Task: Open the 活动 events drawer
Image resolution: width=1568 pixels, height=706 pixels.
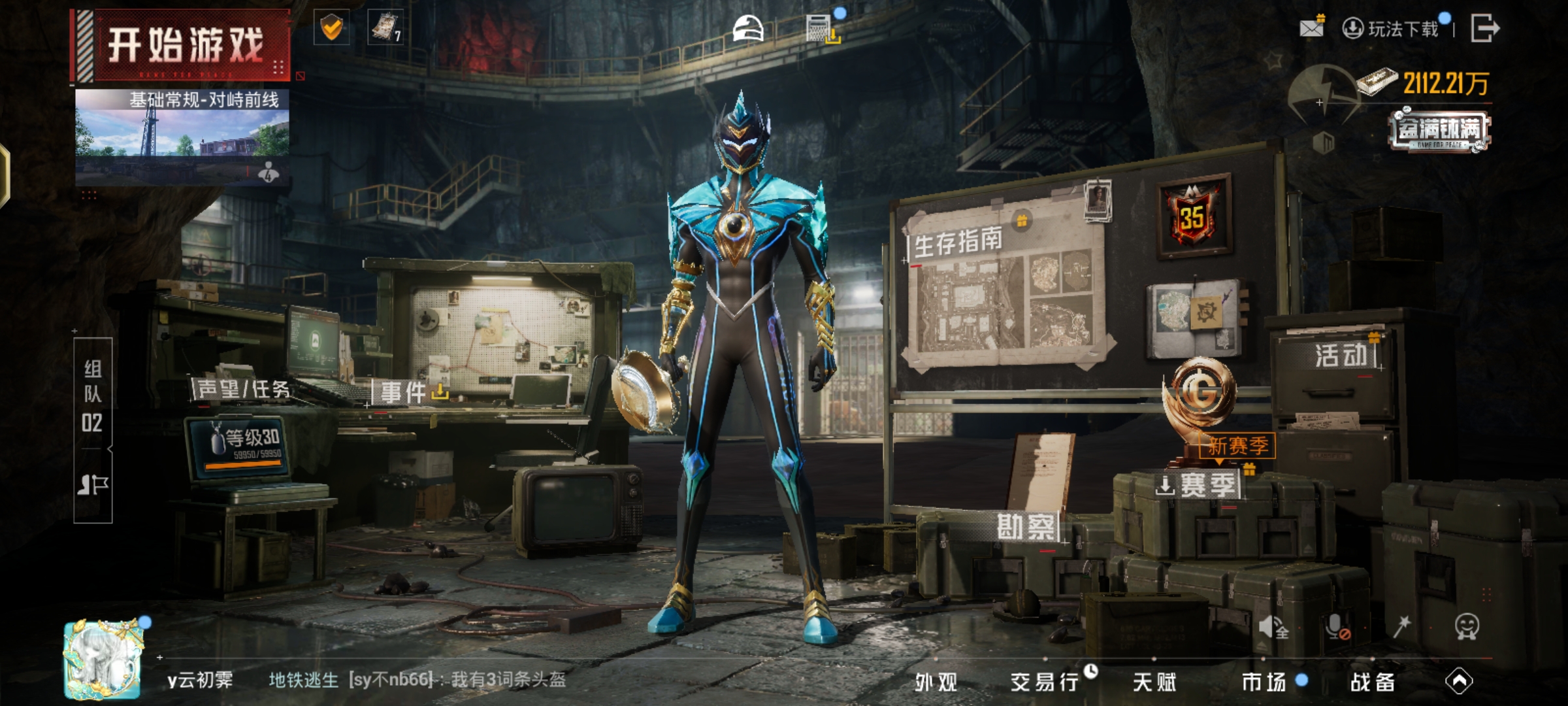Action: pyautogui.click(x=1341, y=356)
